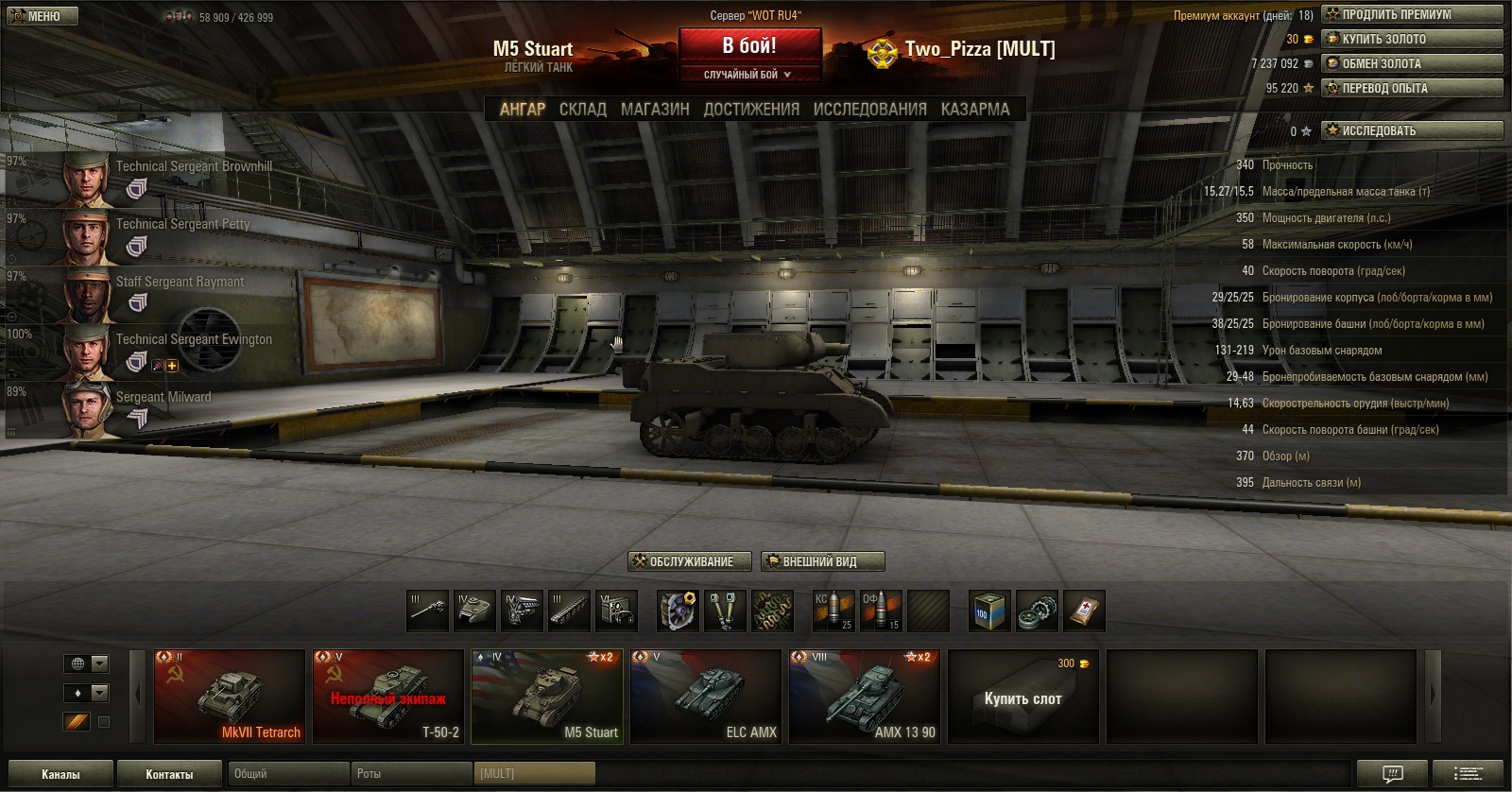Screen dimensions: 1512x792
Task: Open the МЕНЮ button
Action: (x=42, y=16)
